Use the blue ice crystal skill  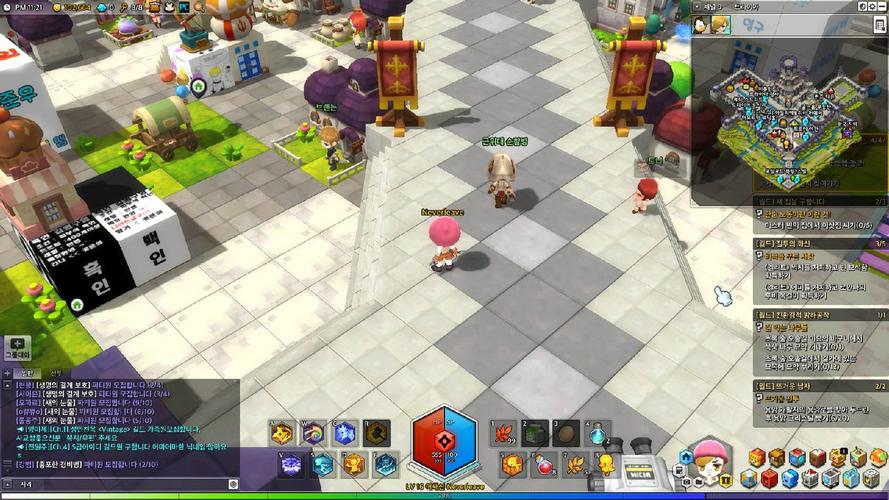(345, 433)
